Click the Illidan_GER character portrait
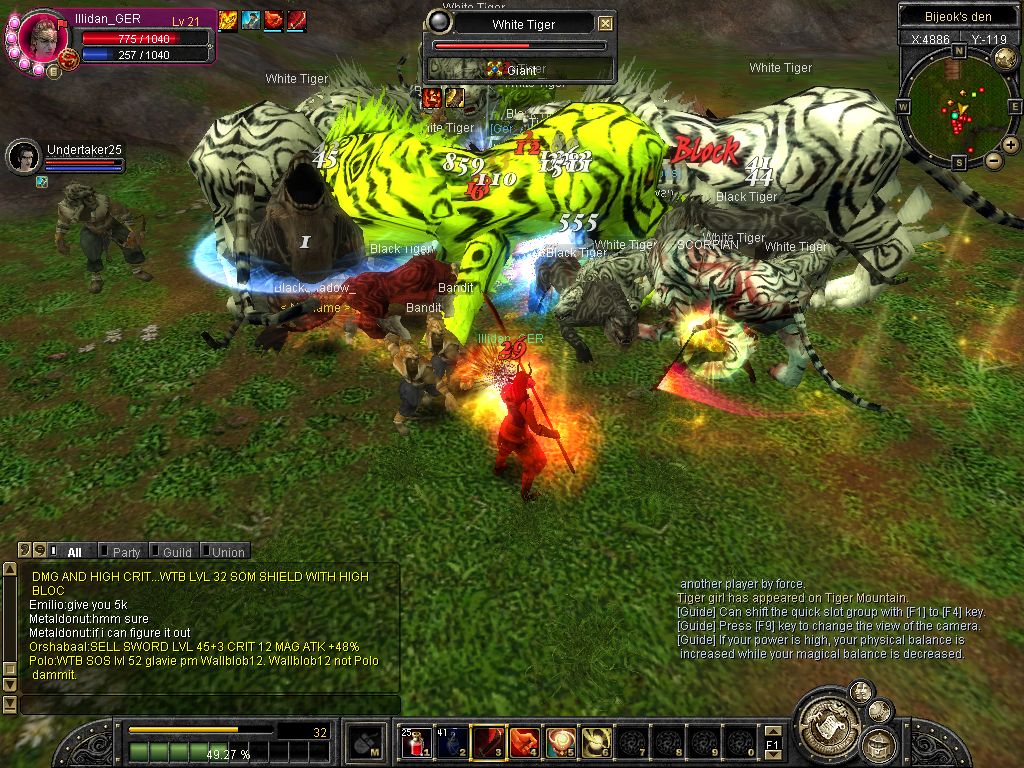1024x768 pixels. pos(43,37)
